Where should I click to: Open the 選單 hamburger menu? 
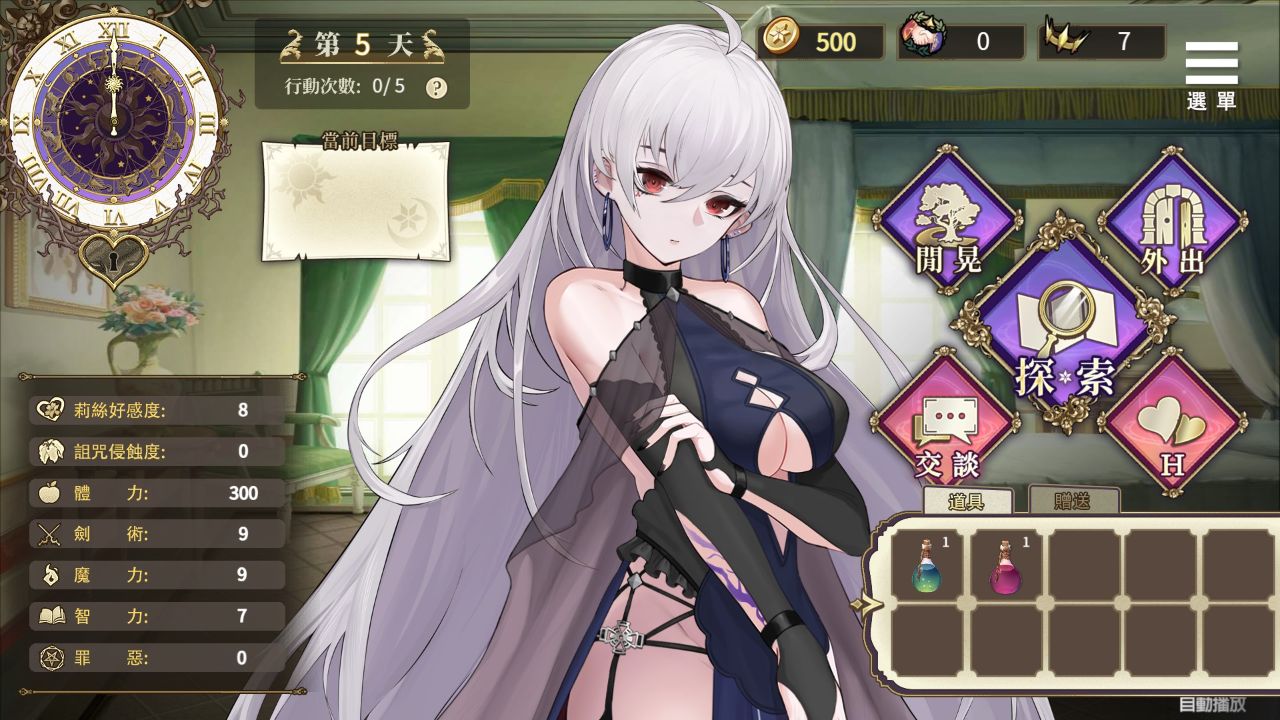[x=1211, y=60]
